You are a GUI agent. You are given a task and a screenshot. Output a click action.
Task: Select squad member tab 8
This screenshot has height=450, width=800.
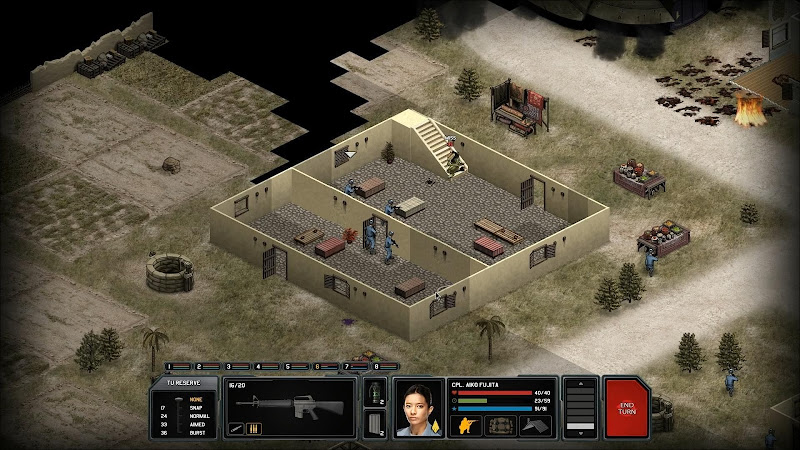(376, 366)
